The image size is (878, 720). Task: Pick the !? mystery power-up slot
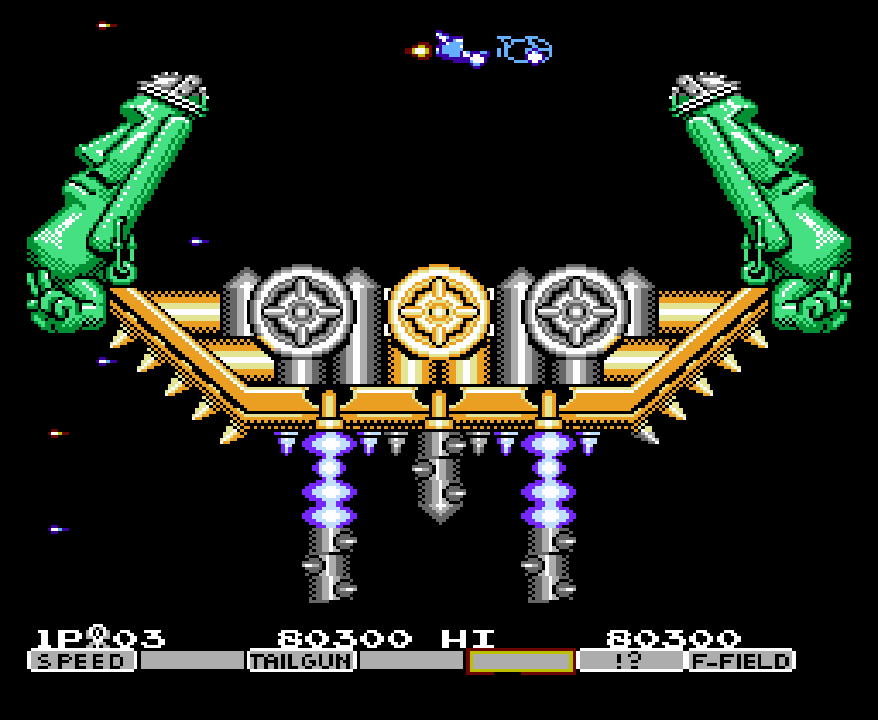coord(631,661)
